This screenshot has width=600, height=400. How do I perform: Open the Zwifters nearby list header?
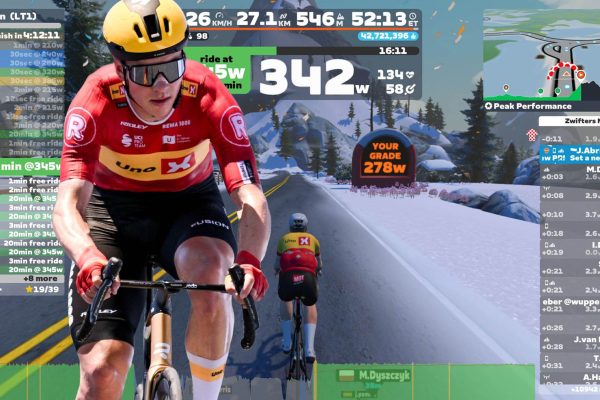pos(568,121)
